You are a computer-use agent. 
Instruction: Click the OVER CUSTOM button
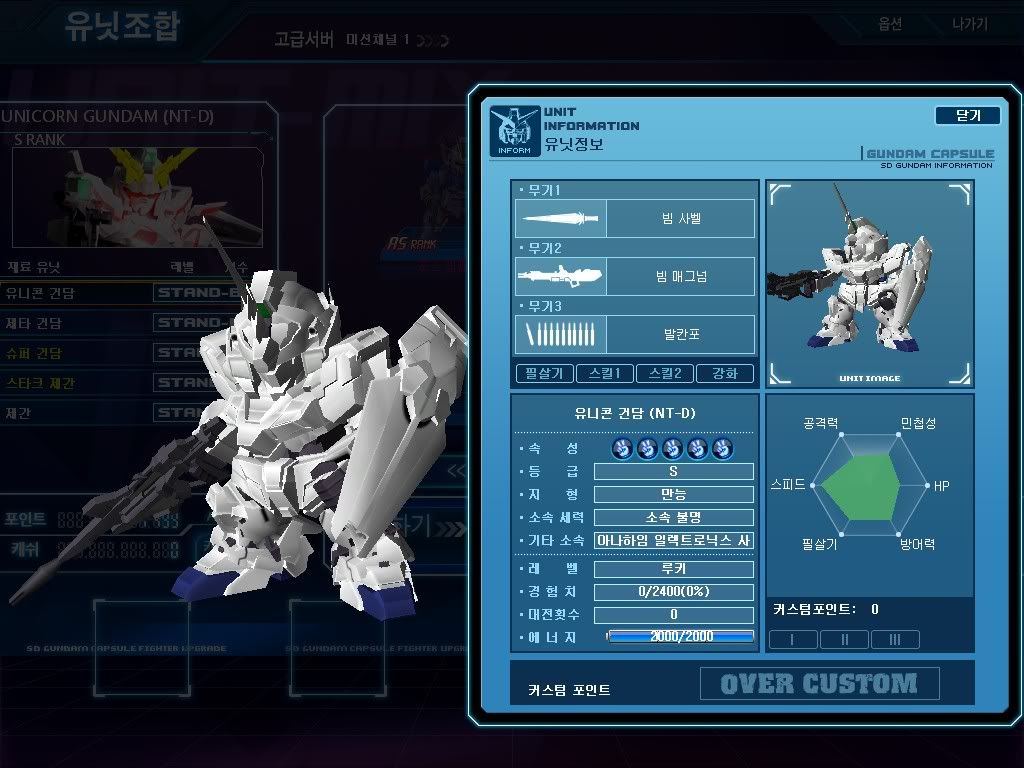819,684
